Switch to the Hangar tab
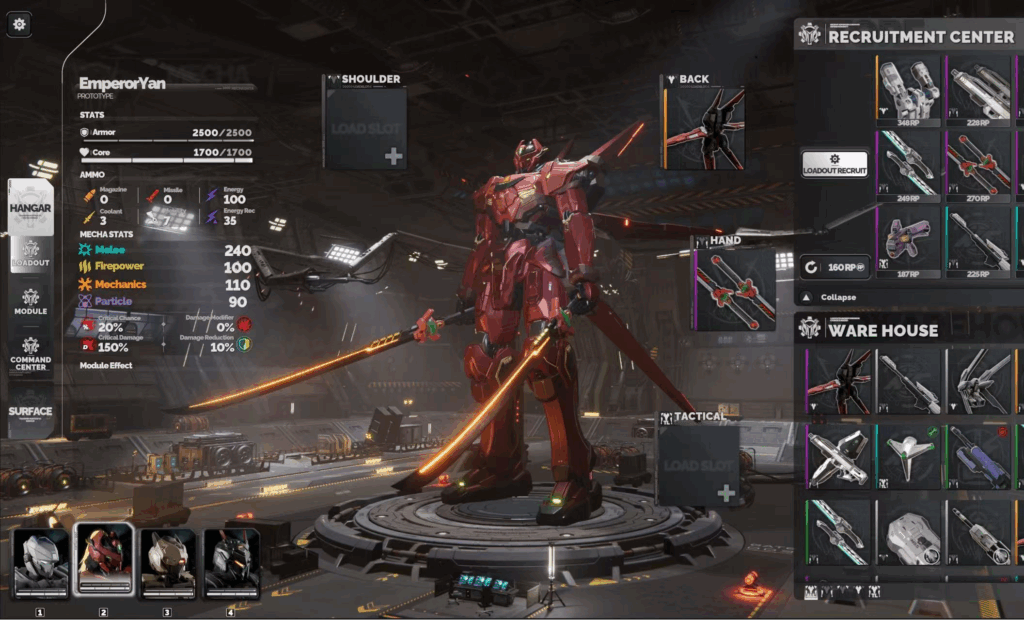This screenshot has height=620, width=1024. (30, 205)
